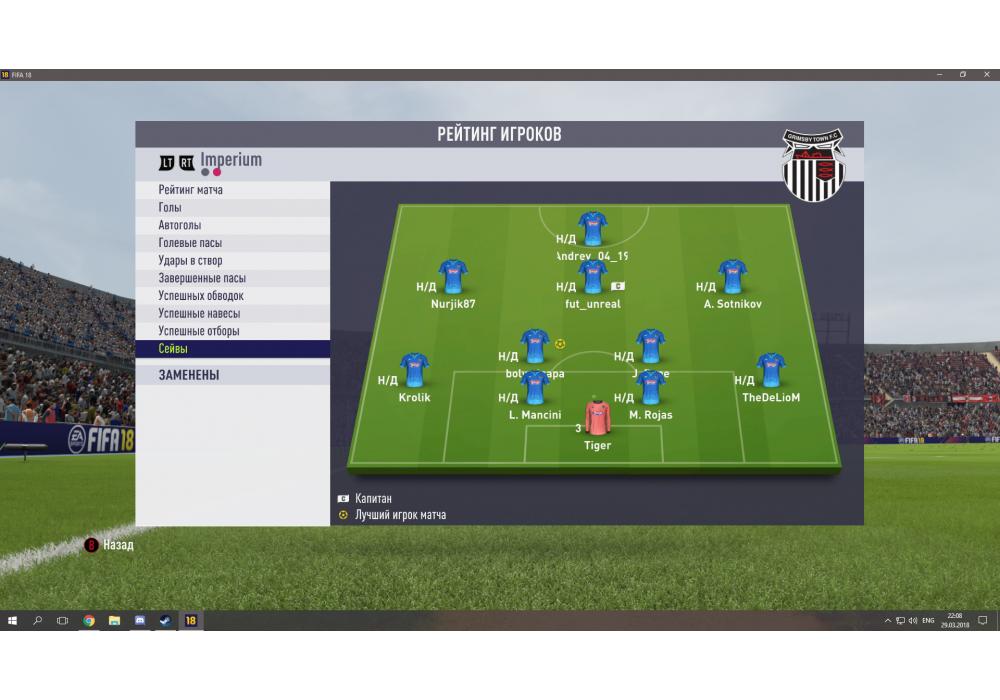Select the Рейтинг матча stat row
Image resolution: width=1000 pixels, height=700 pixels.
click(191, 190)
